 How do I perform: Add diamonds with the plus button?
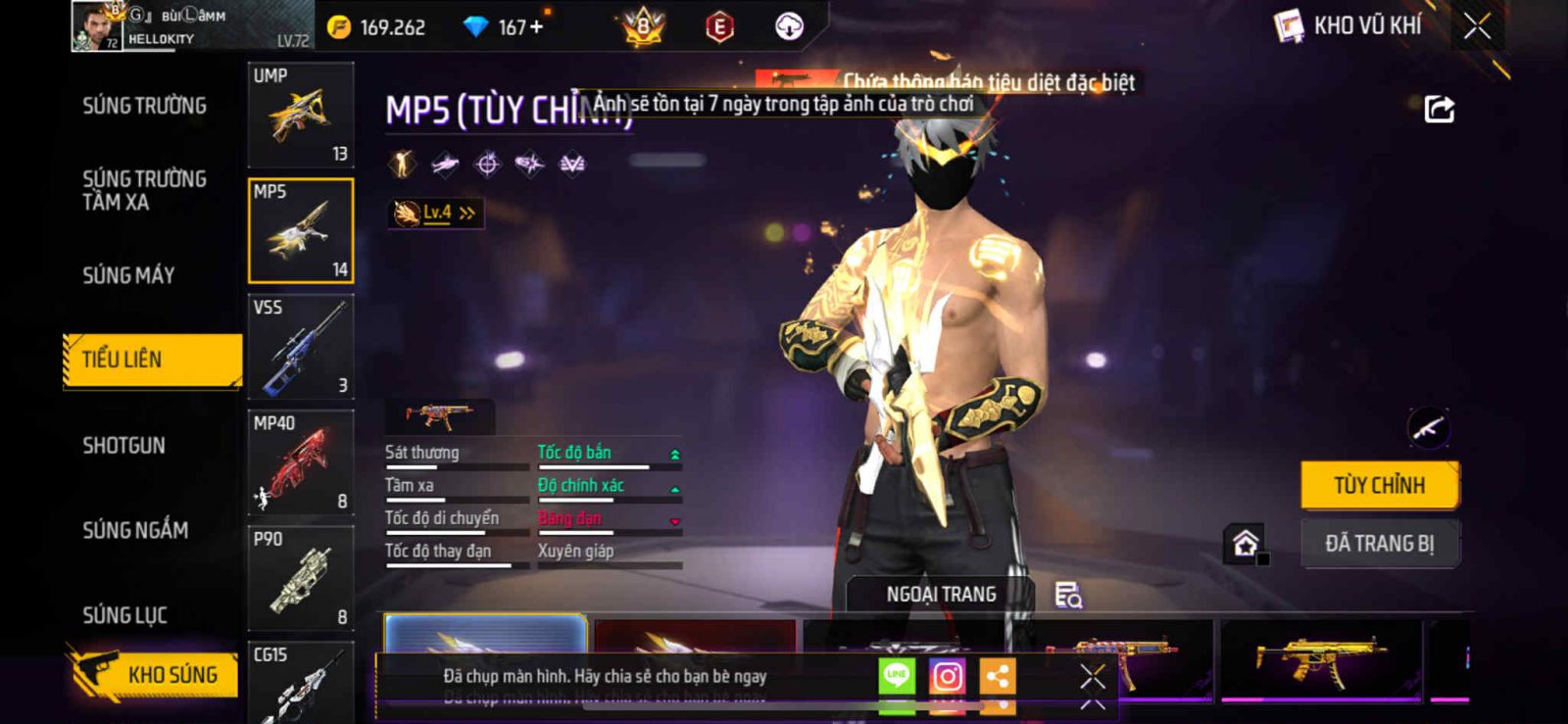pos(536,27)
